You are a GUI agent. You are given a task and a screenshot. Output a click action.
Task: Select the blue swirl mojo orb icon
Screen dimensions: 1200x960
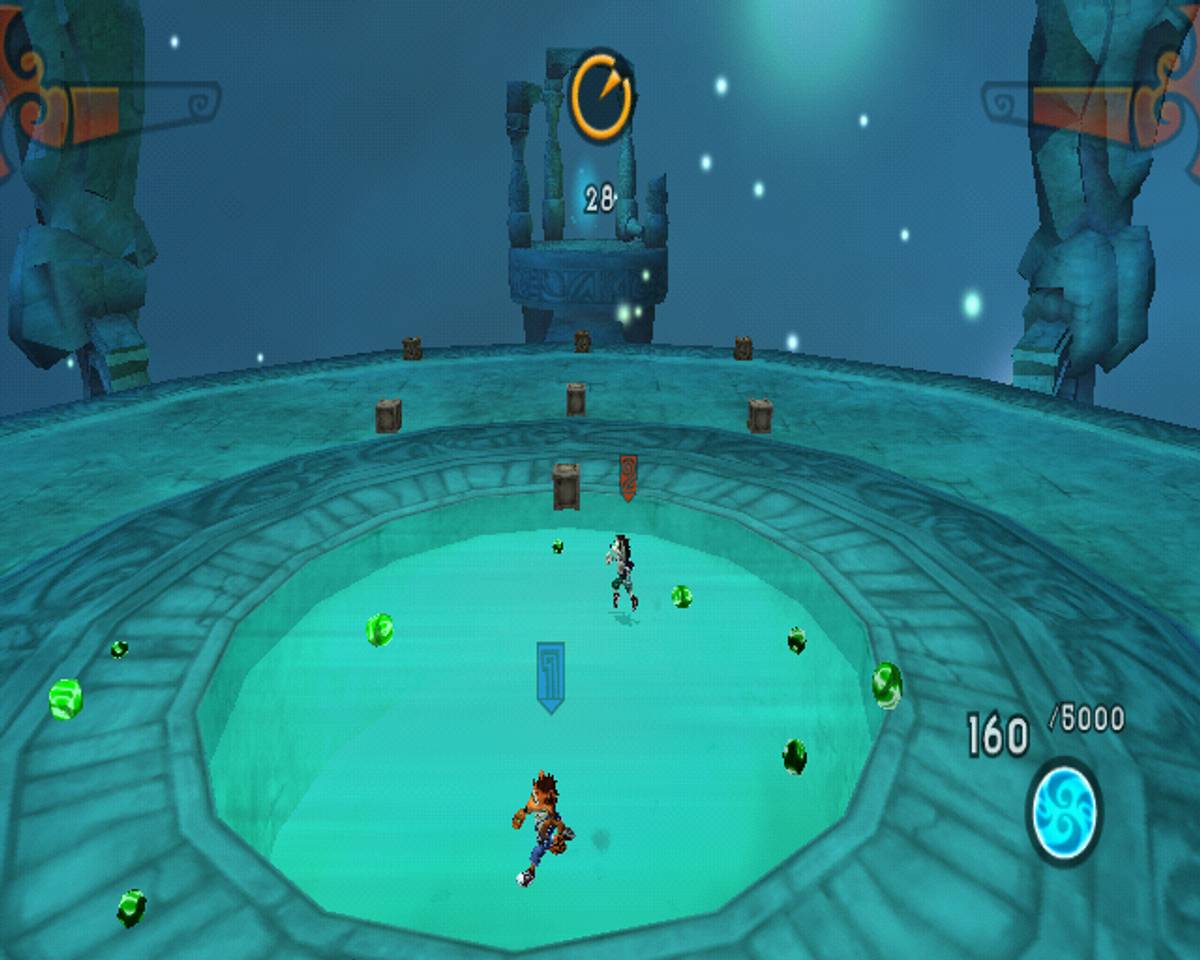[1065, 810]
